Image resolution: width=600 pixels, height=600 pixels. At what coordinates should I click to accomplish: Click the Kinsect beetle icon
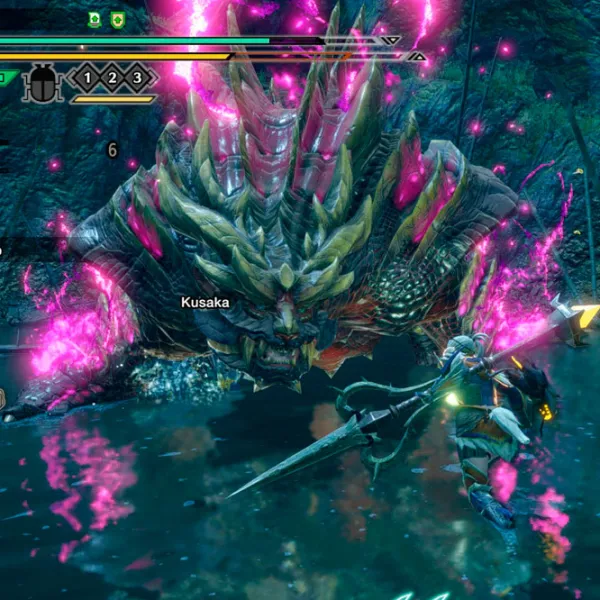pyautogui.click(x=44, y=80)
